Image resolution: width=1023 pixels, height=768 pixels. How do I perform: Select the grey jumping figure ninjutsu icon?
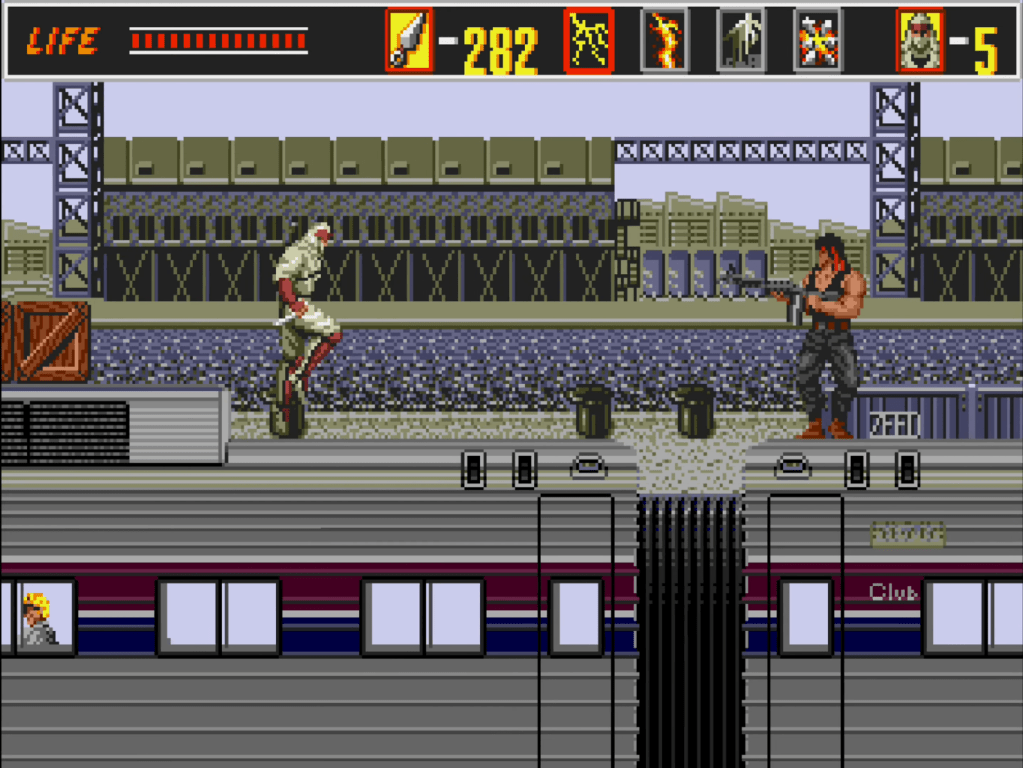point(741,41)
